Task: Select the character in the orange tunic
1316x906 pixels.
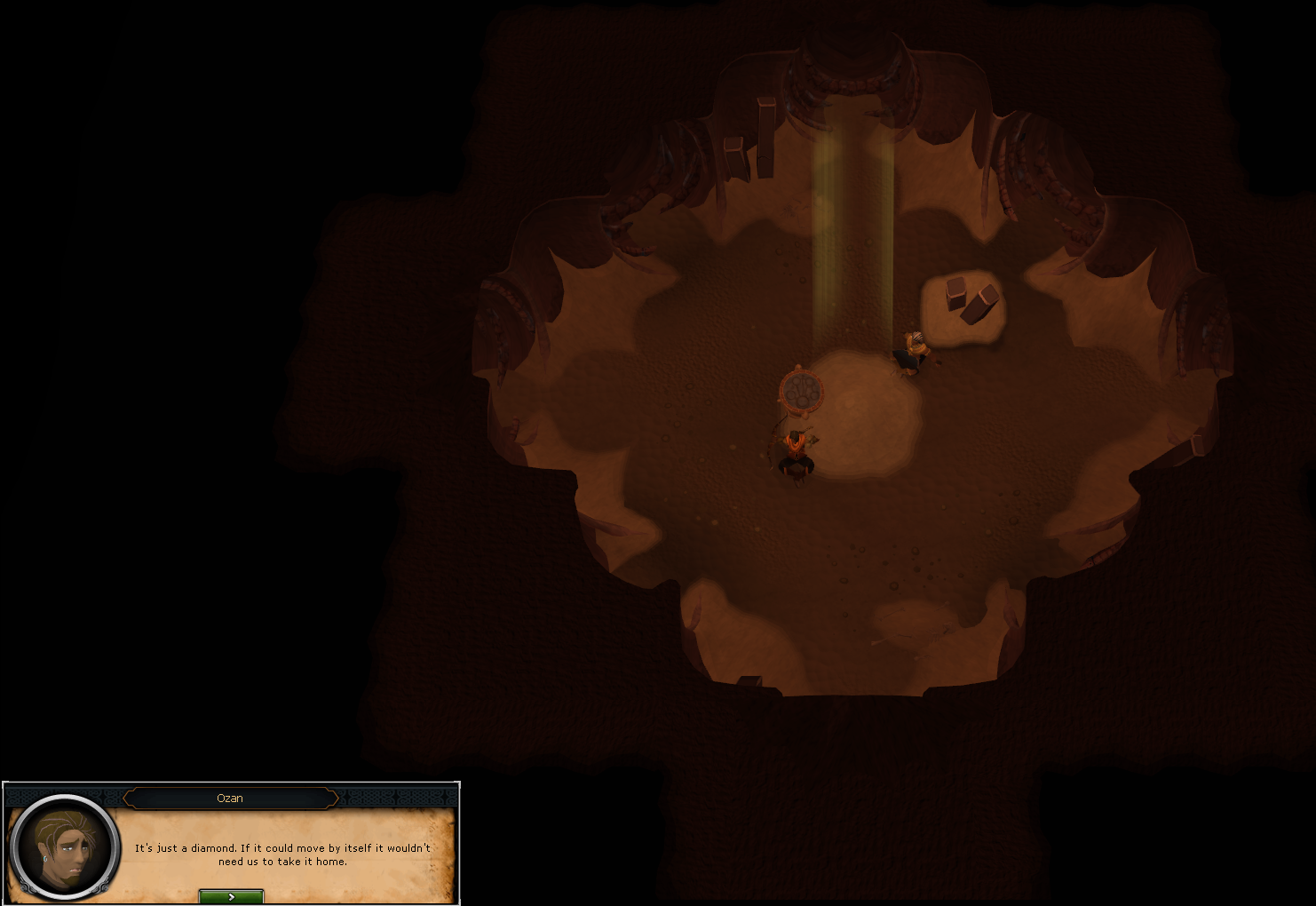Action: tap(795, 453)
